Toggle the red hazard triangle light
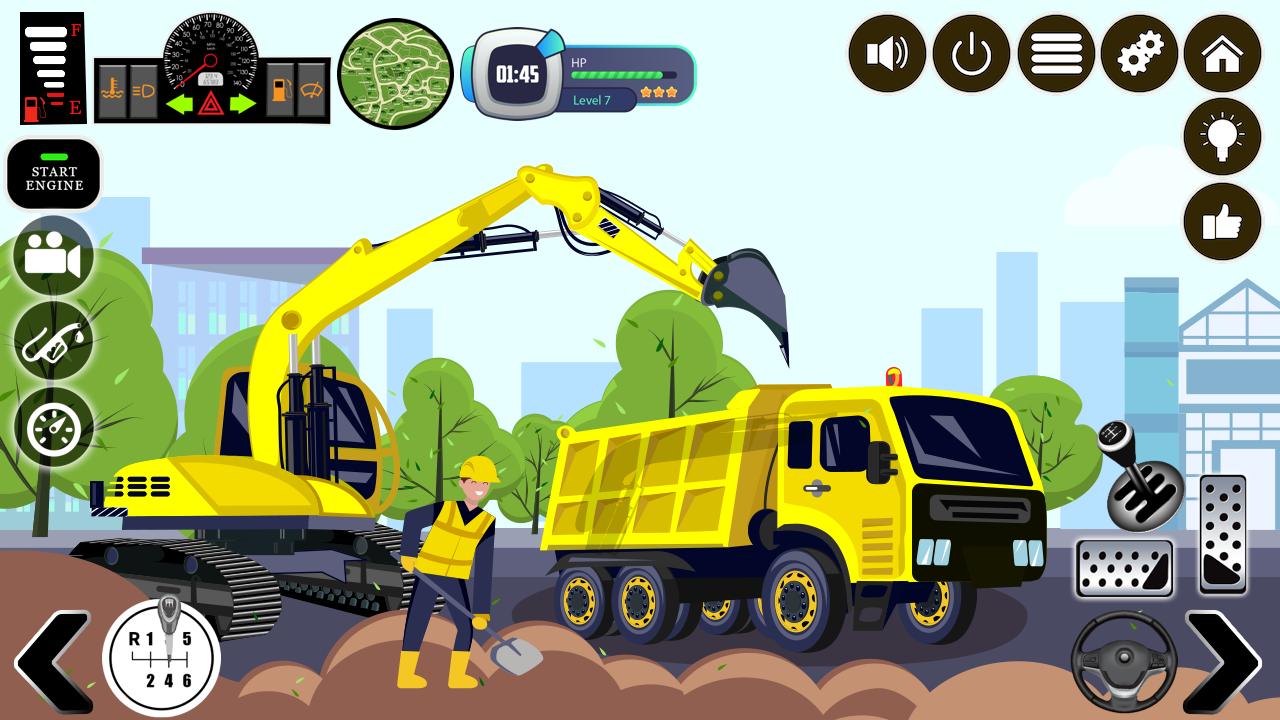The height and width of the screenshot is (720, 1280). click(x=210, y=103)
